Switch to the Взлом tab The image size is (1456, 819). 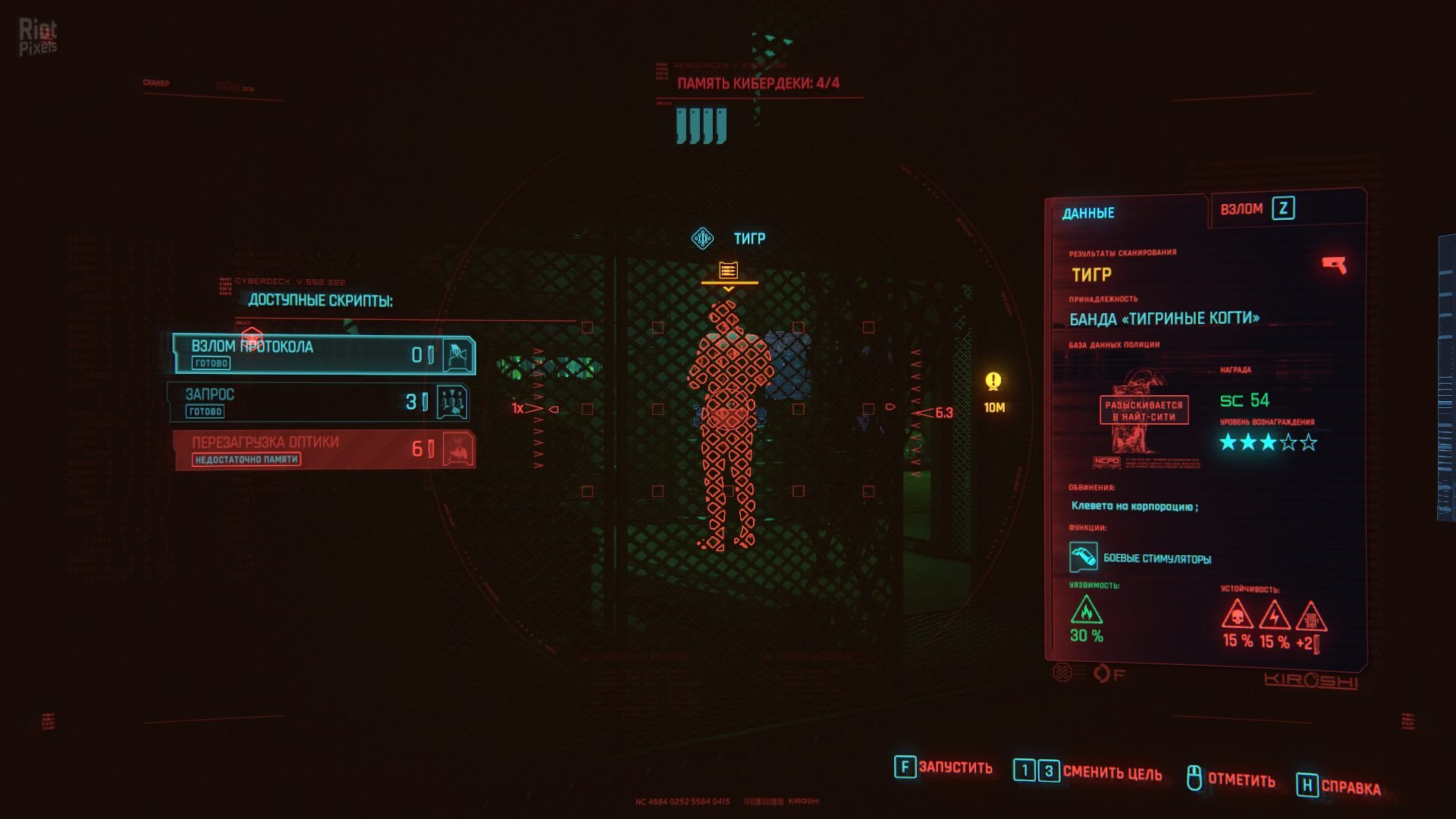click(1257, 209)
